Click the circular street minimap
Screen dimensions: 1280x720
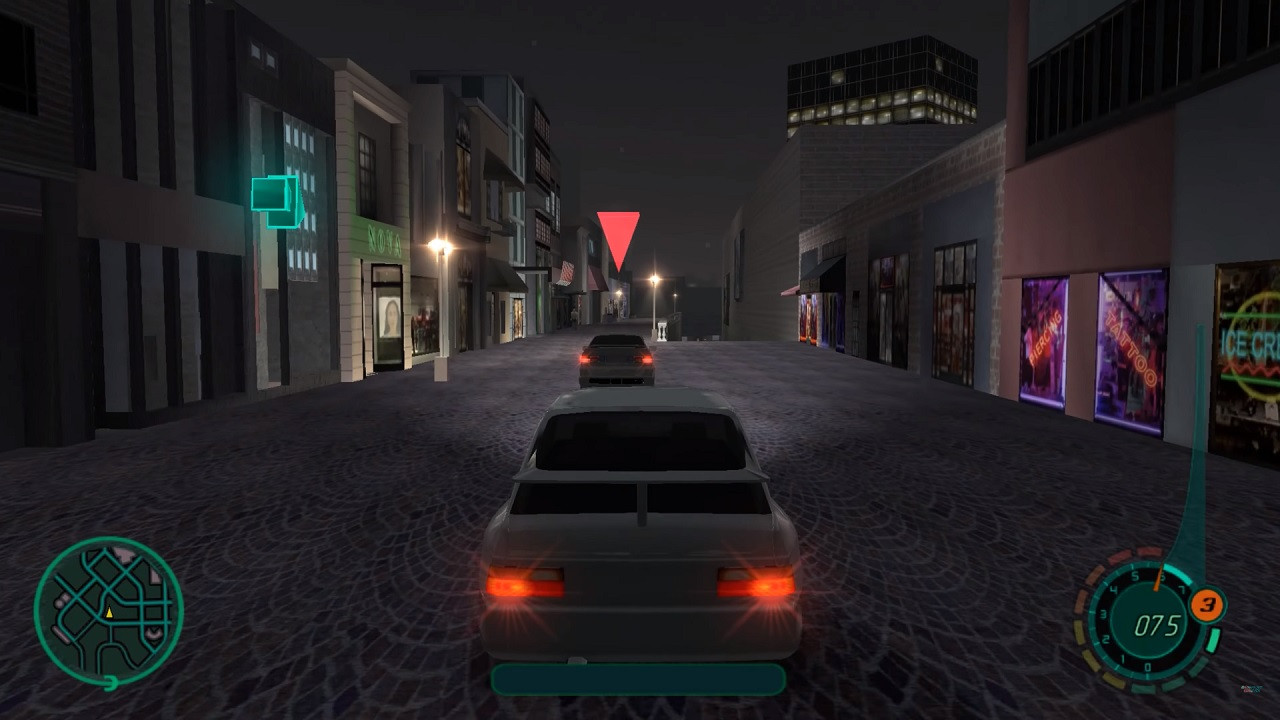pyautogui.click(x=108, y=611)
